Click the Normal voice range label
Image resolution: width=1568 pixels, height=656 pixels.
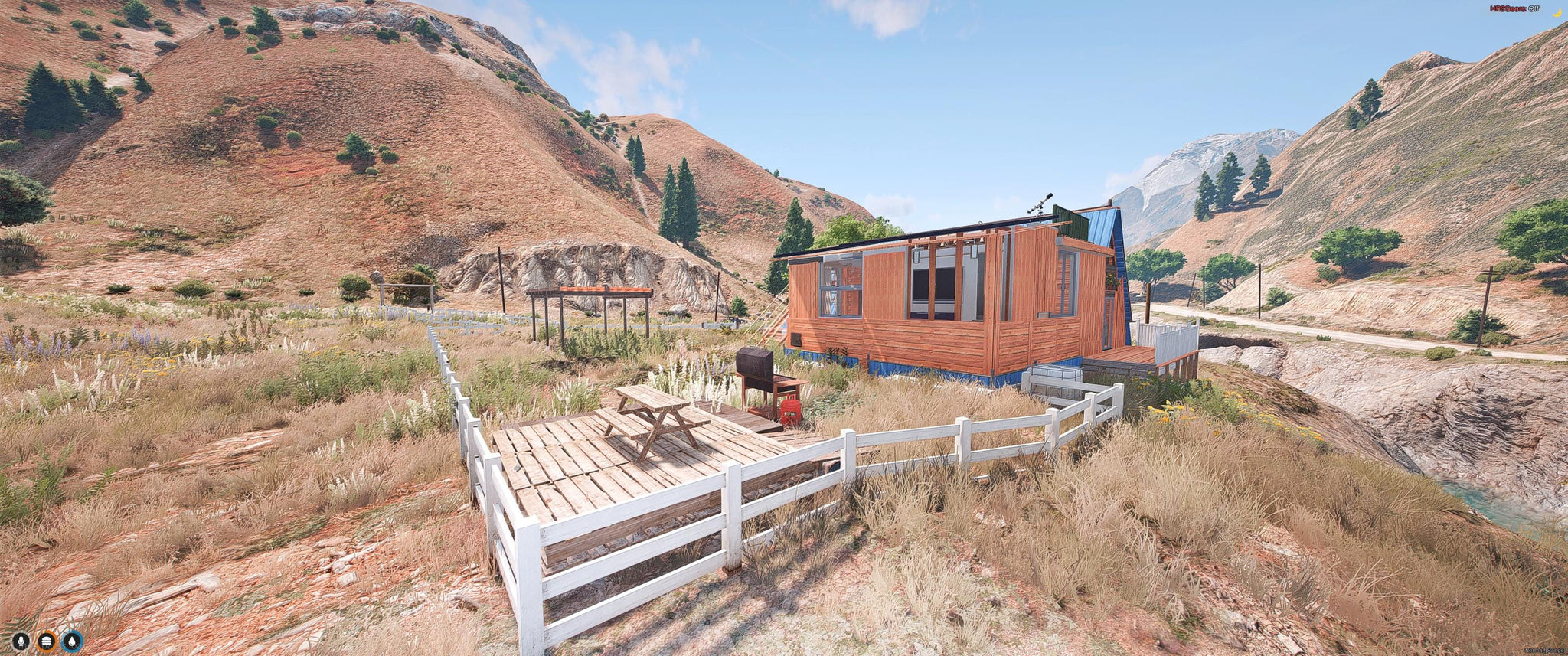1545,651
